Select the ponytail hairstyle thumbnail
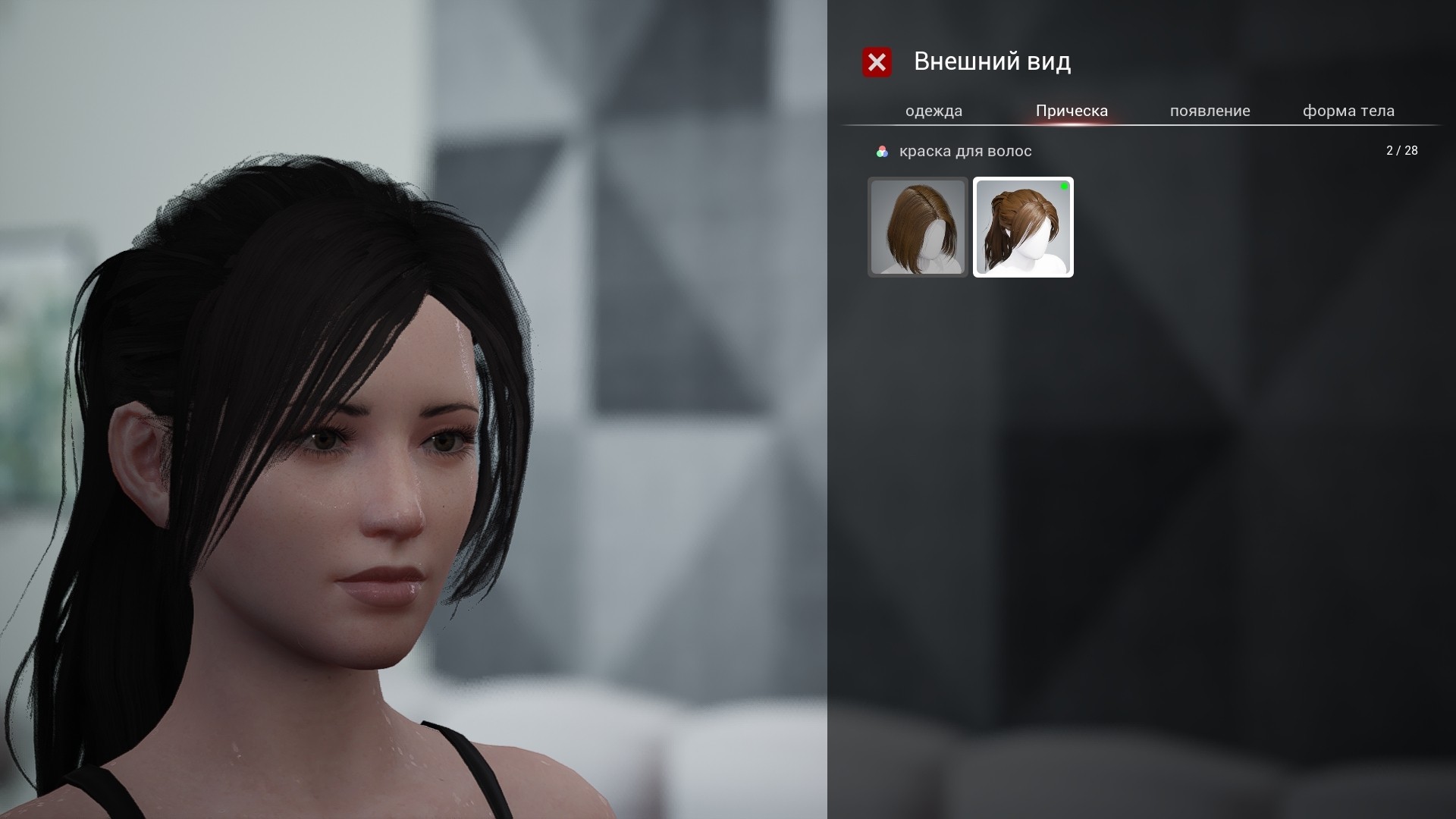The image size is (1456, 819). pyautogui.click(x=1023, y=227)
